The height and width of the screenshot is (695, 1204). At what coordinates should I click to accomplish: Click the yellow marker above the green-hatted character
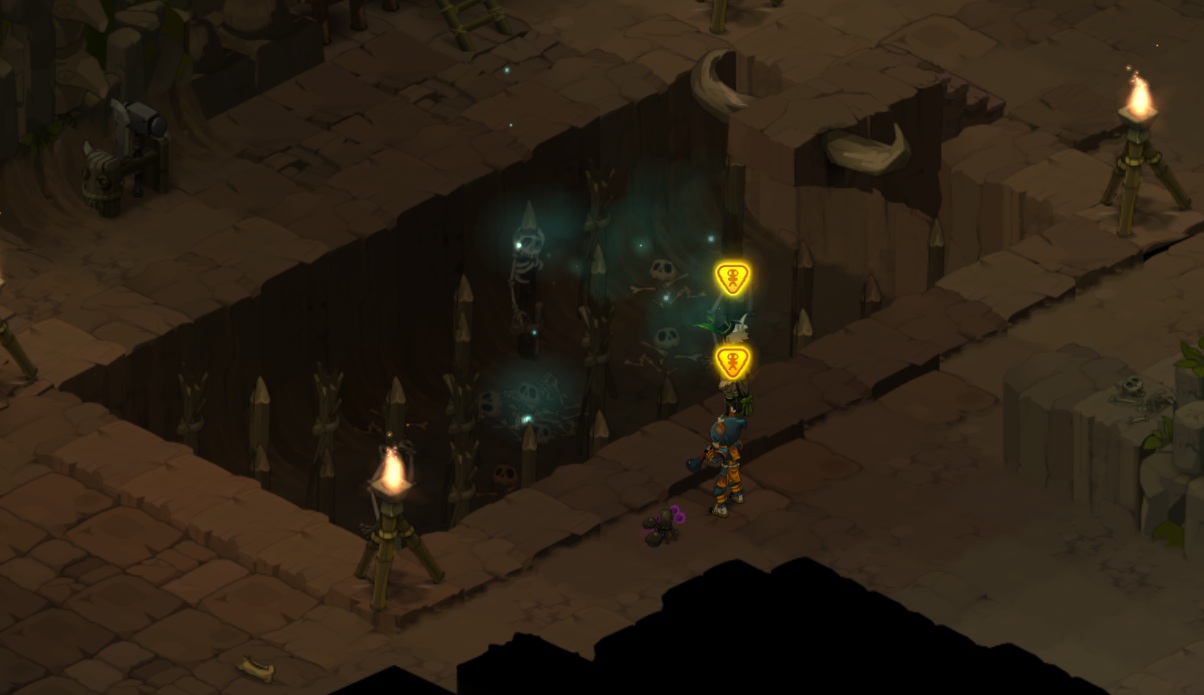tap(733, 279)
